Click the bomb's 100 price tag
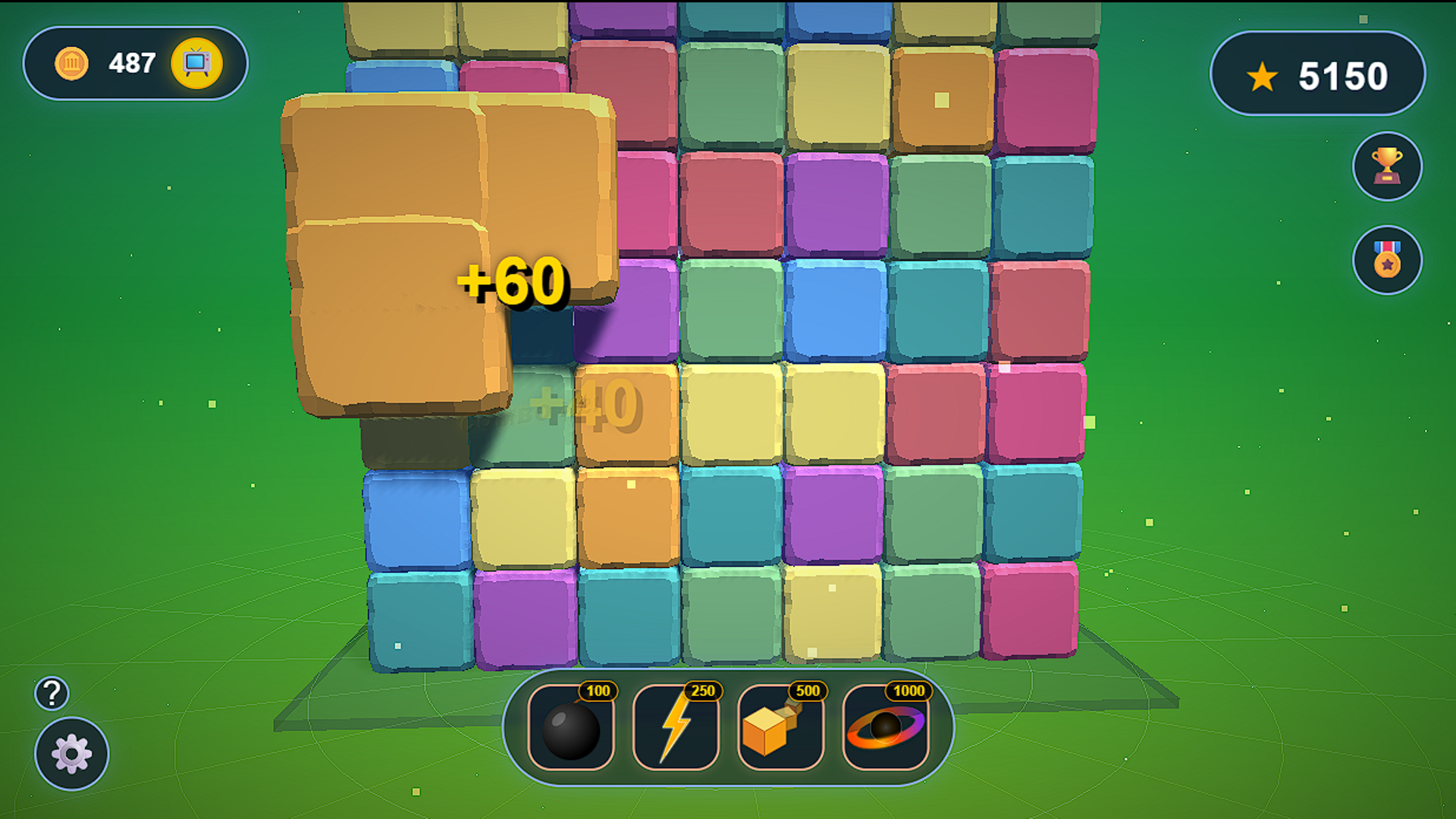Screen dimensions: 1456x819 [x=598, y=692]
